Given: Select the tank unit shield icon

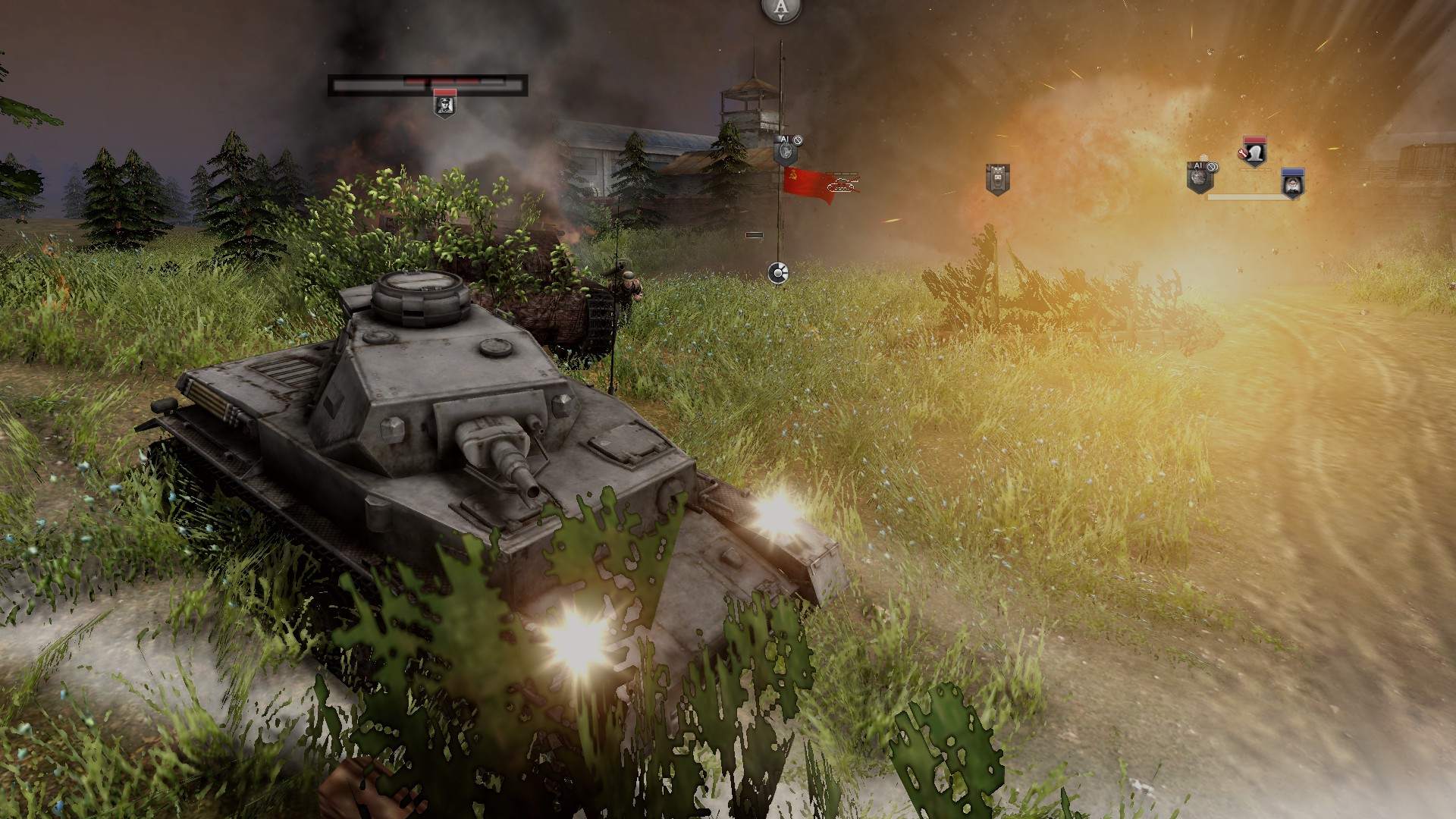Looking at the screenshot, I should coord(996,180).
